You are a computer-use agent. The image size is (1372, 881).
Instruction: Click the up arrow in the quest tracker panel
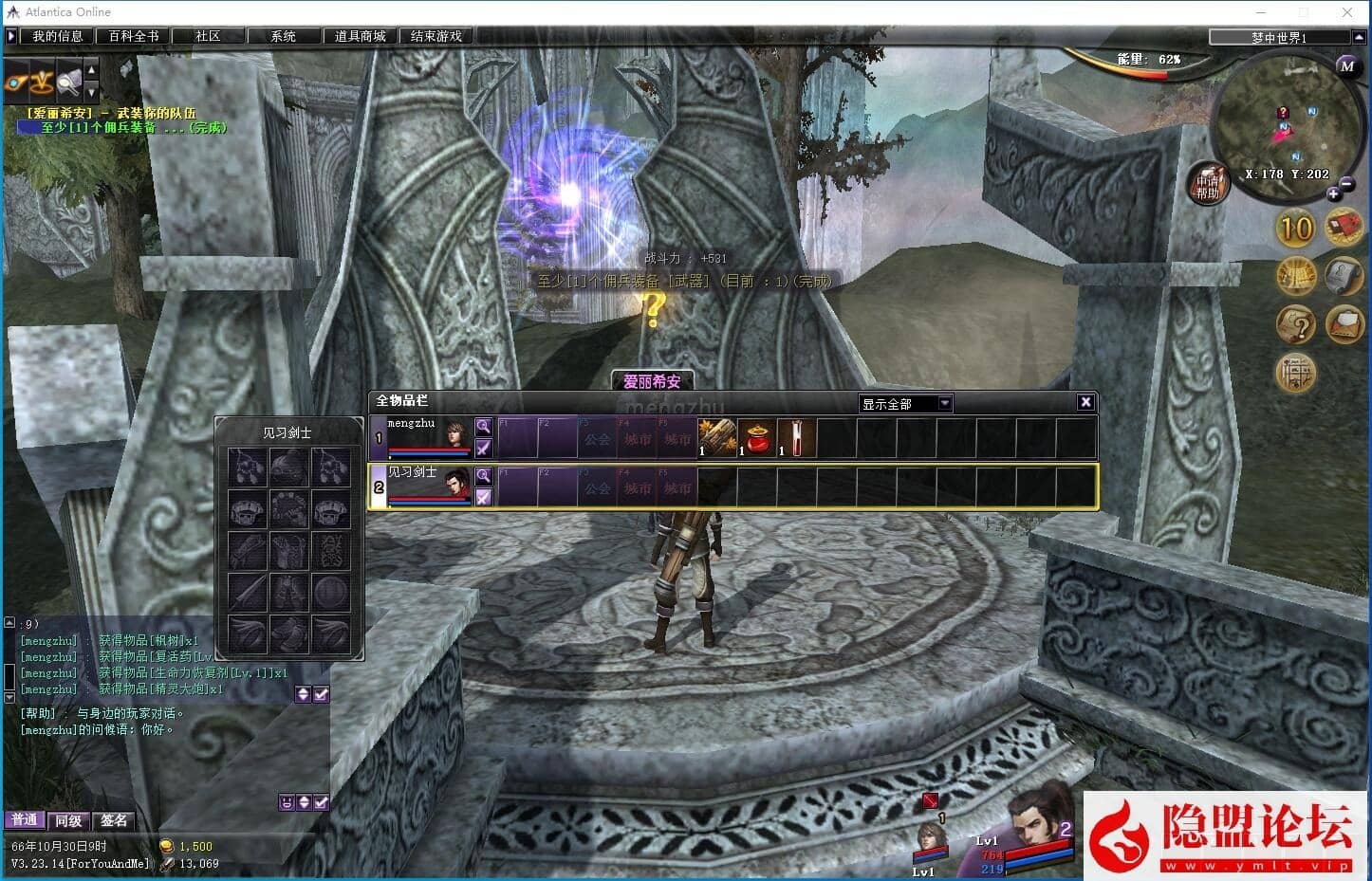pyautogui.click(x=91, y=69)
